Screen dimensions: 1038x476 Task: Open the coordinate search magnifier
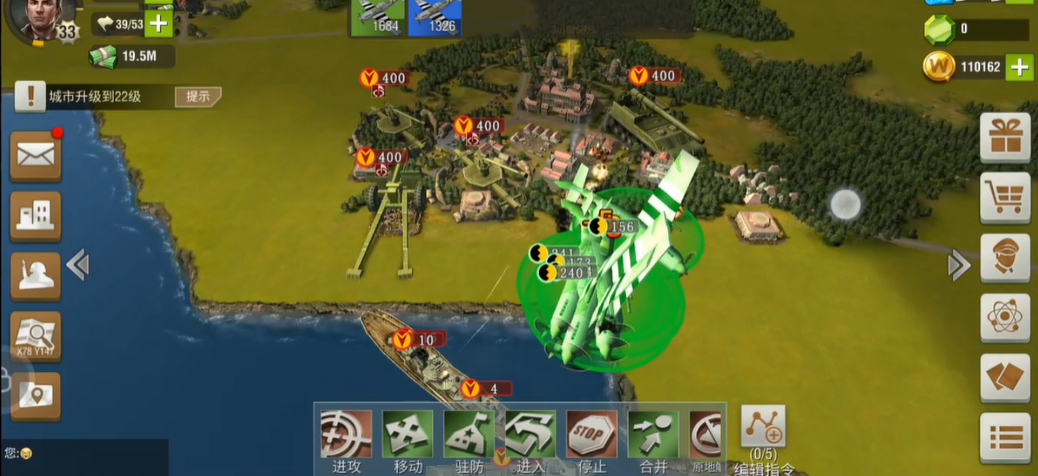pos(36,335)
